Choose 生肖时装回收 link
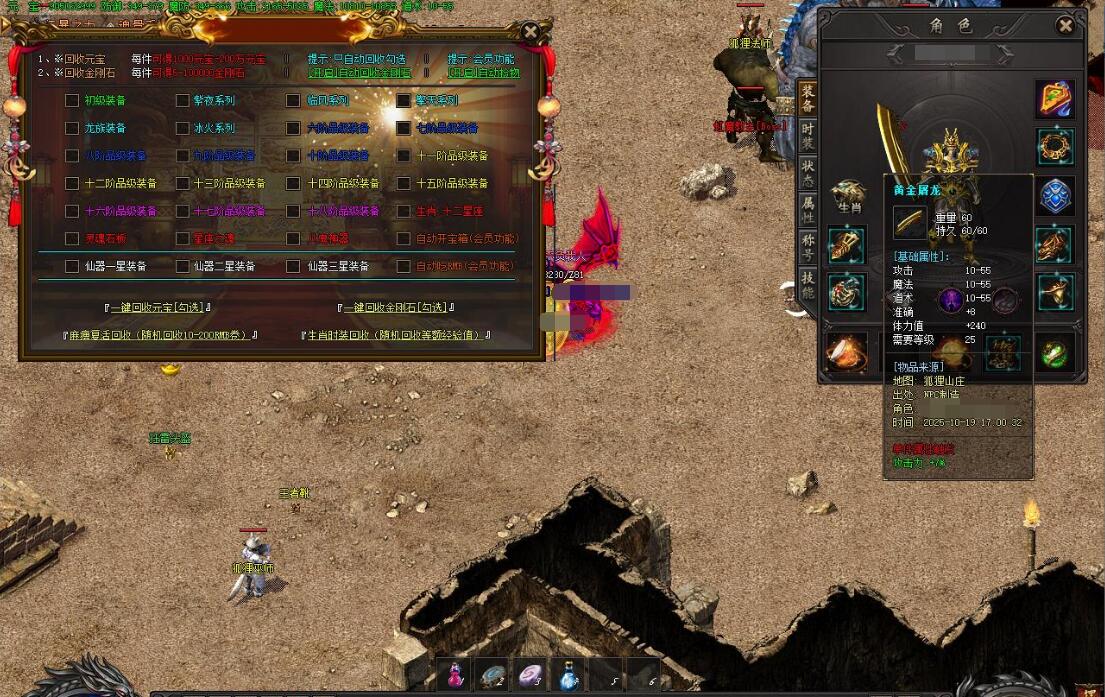 [396, 335]
